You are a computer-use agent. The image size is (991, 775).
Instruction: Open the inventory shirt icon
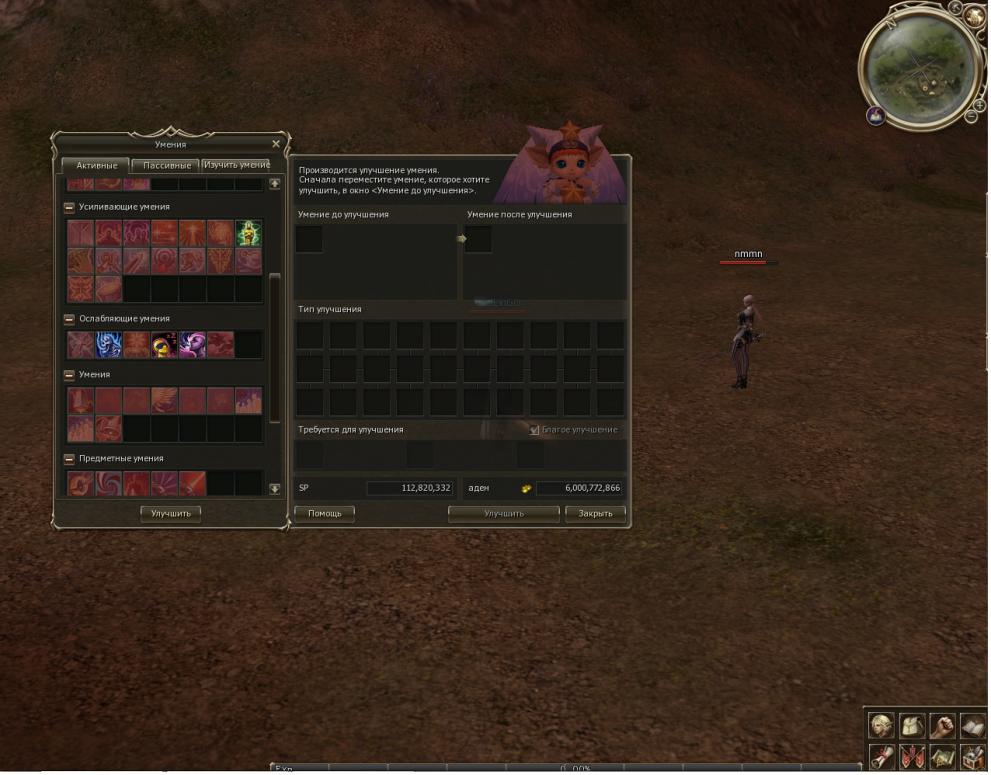pos(911,725)
